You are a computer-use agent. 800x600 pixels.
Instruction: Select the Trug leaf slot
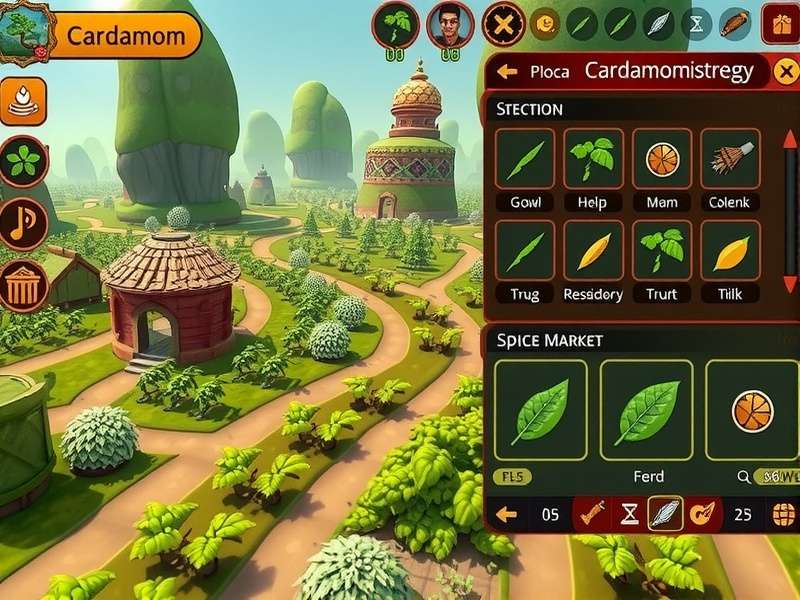click(526, 251)
